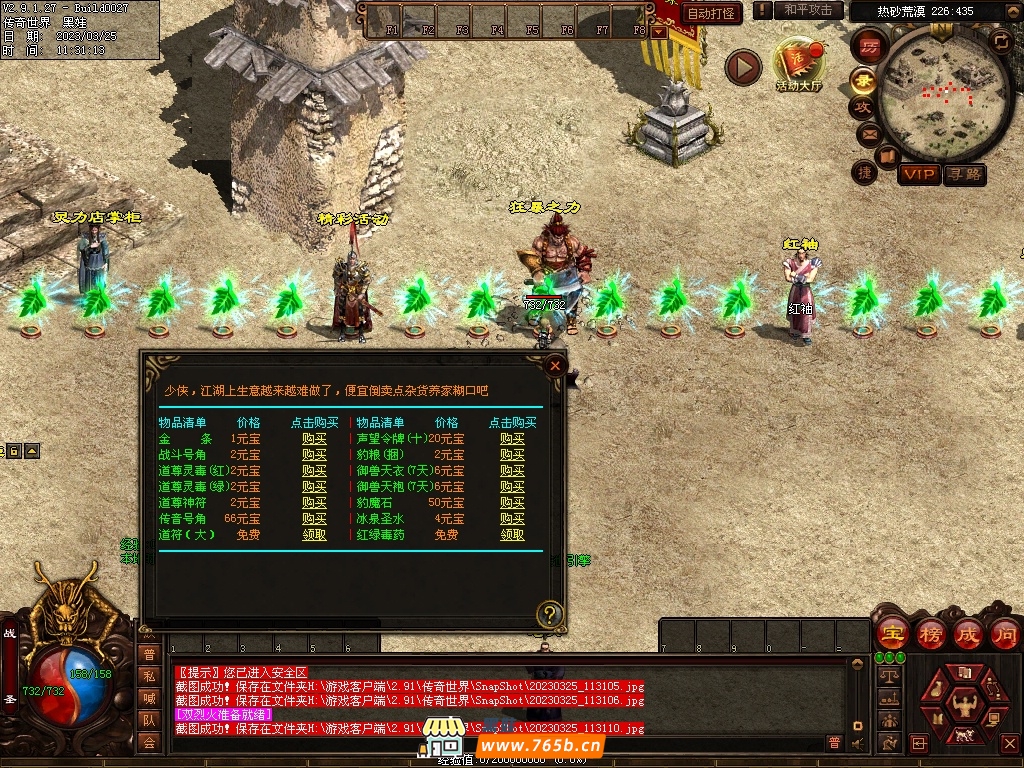This screenshot has width=1024, height=768.
Task: Close the merchant shop dialog
Action: 555,366
